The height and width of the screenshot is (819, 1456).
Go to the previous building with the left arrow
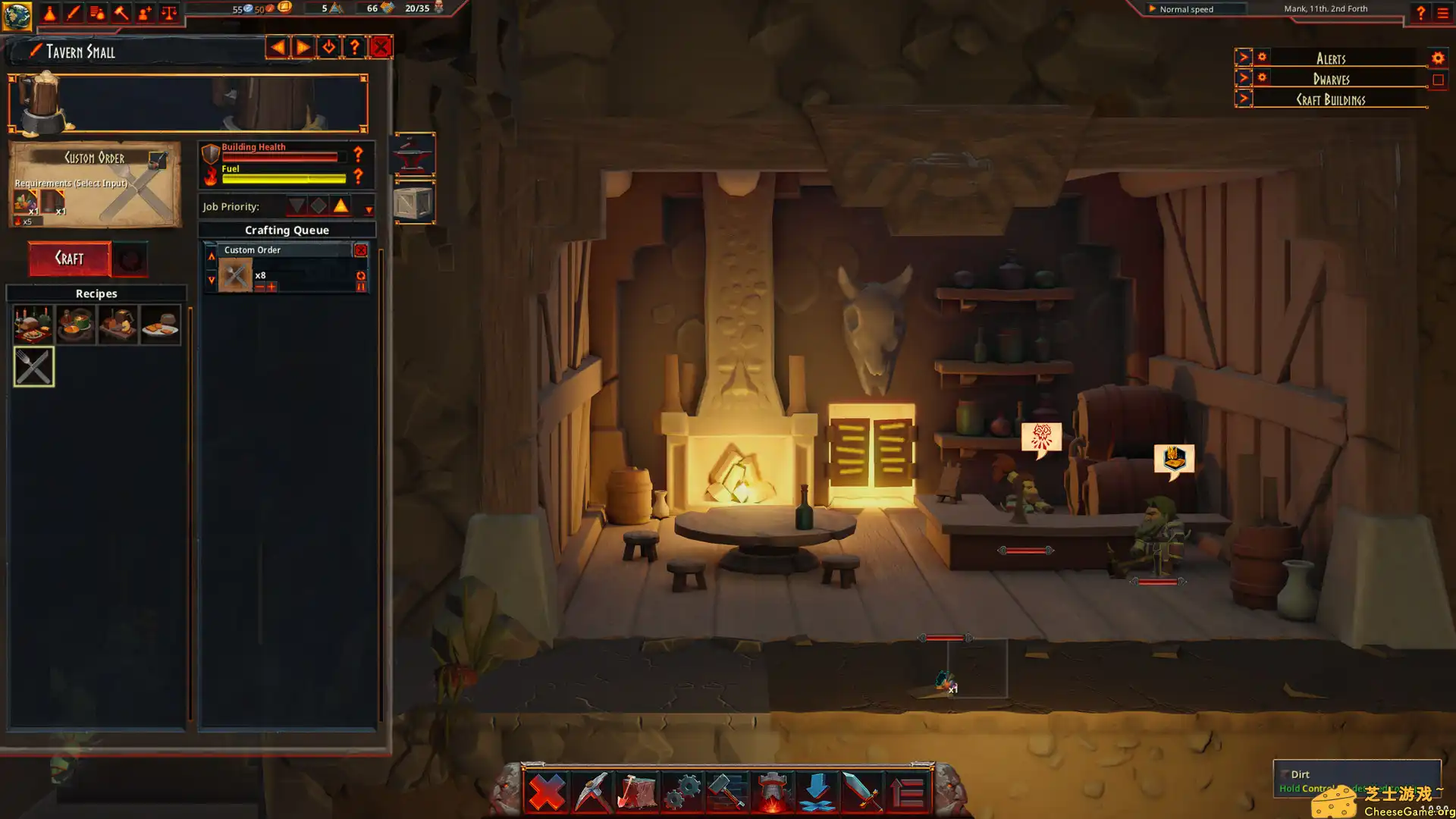(x=278, y=47)
